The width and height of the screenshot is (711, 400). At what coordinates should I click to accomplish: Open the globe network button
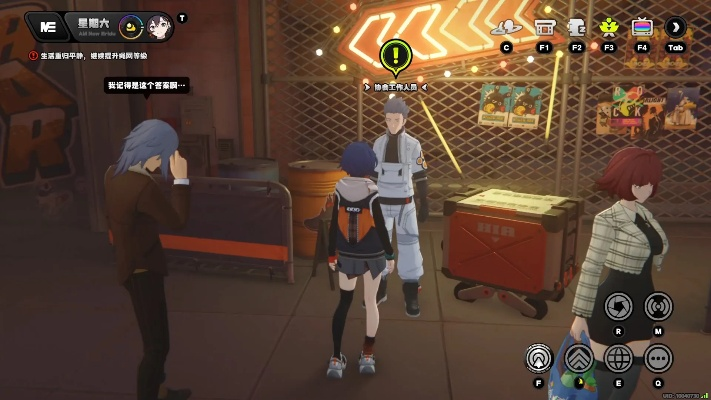[x=619, y=357]
